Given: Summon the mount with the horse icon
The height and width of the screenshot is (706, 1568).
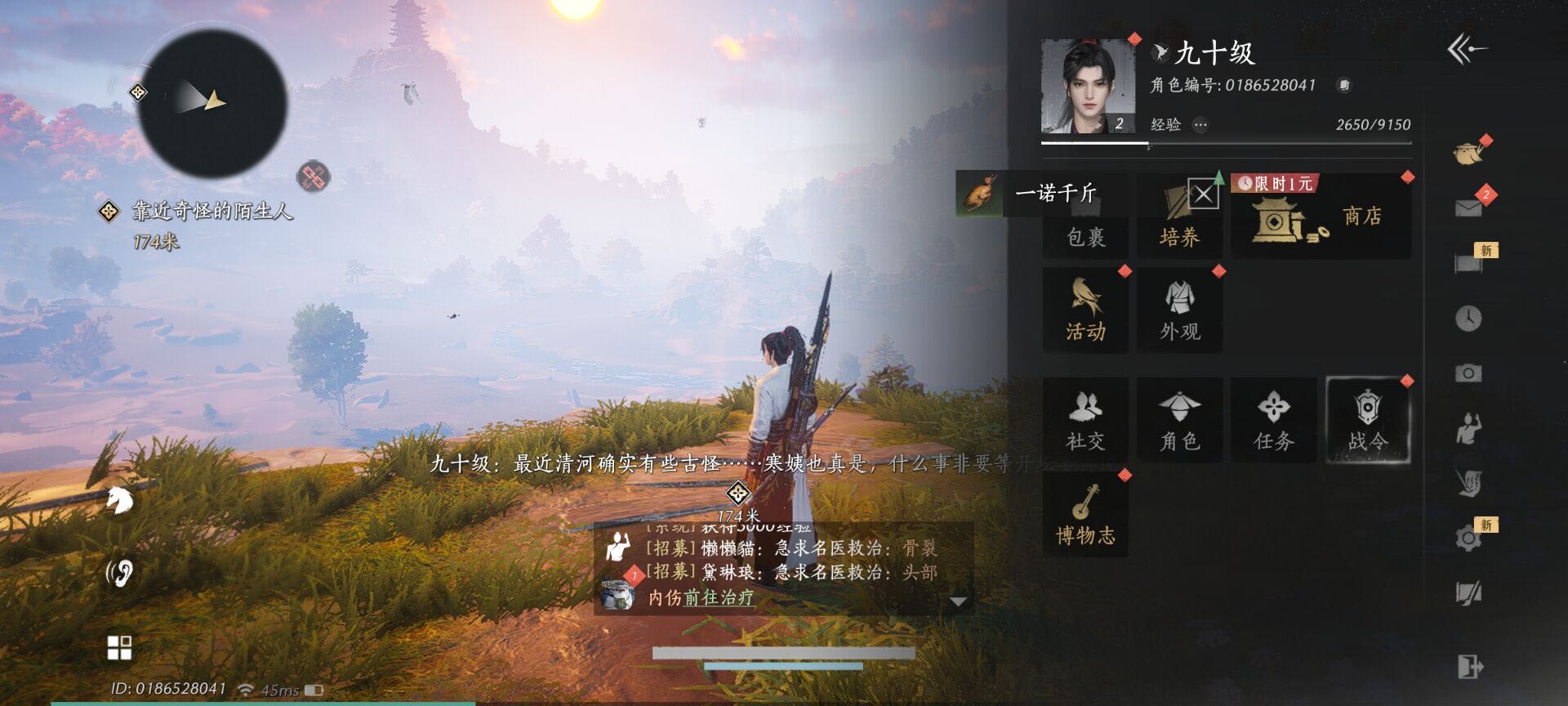Looking at the screenshot, I should point(119,500).
